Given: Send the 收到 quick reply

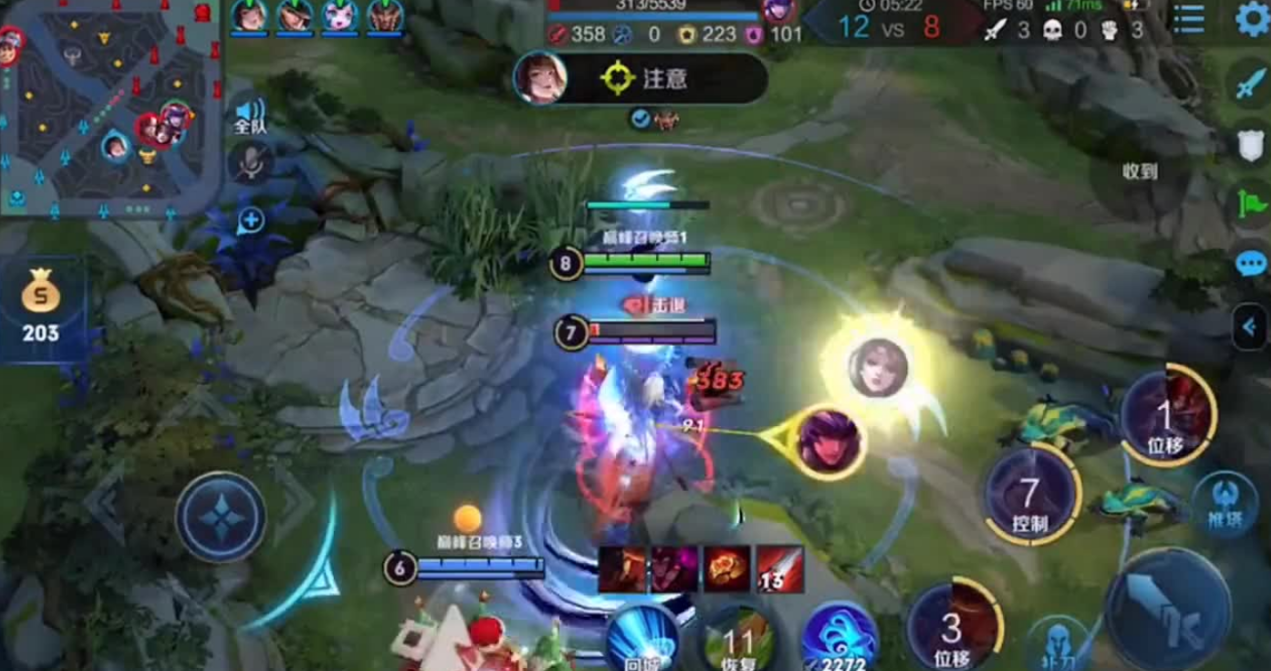Looking at the screenshot, I should (1139, 172).
